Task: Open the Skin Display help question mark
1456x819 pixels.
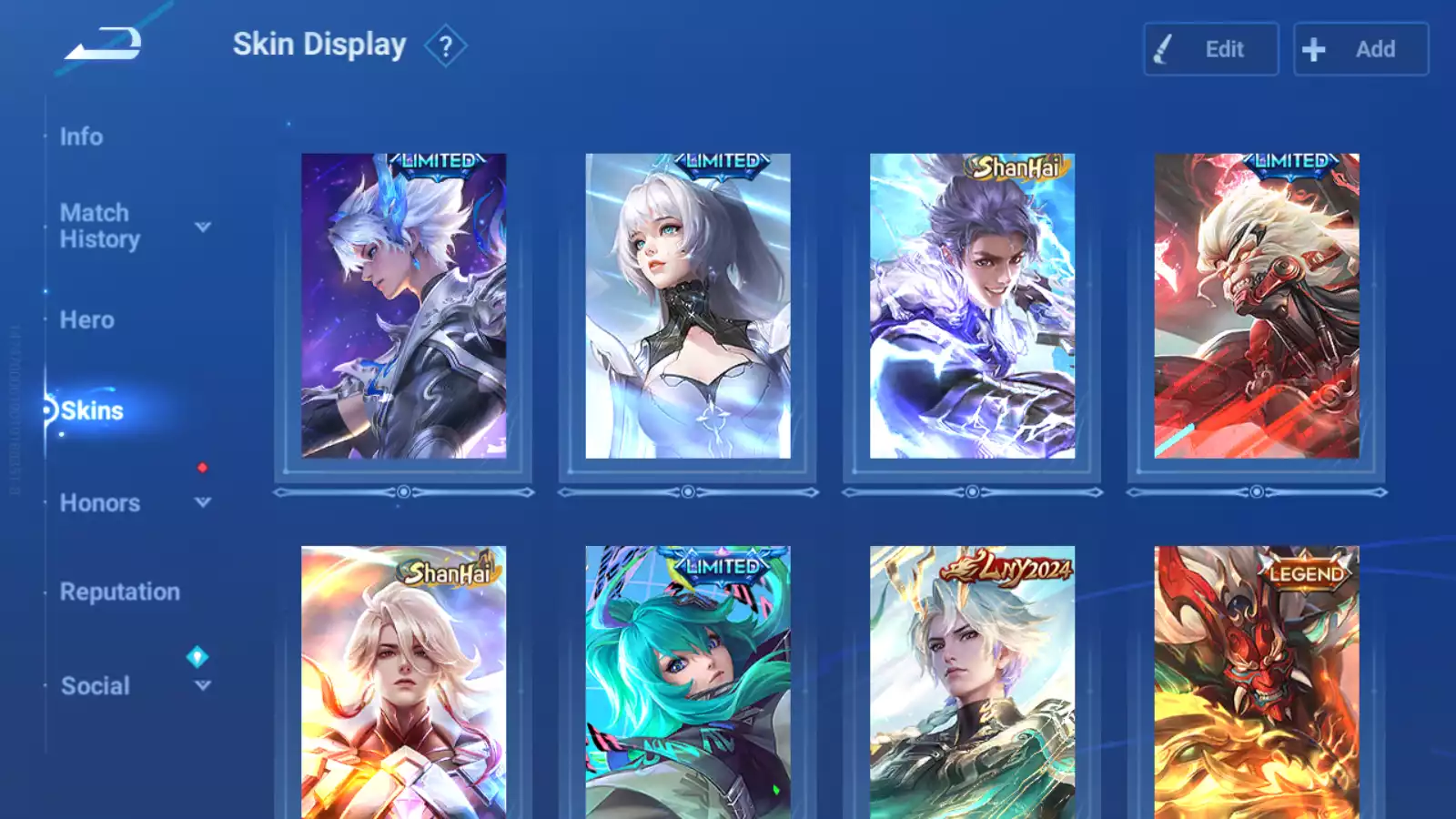Action: [445, 46]
